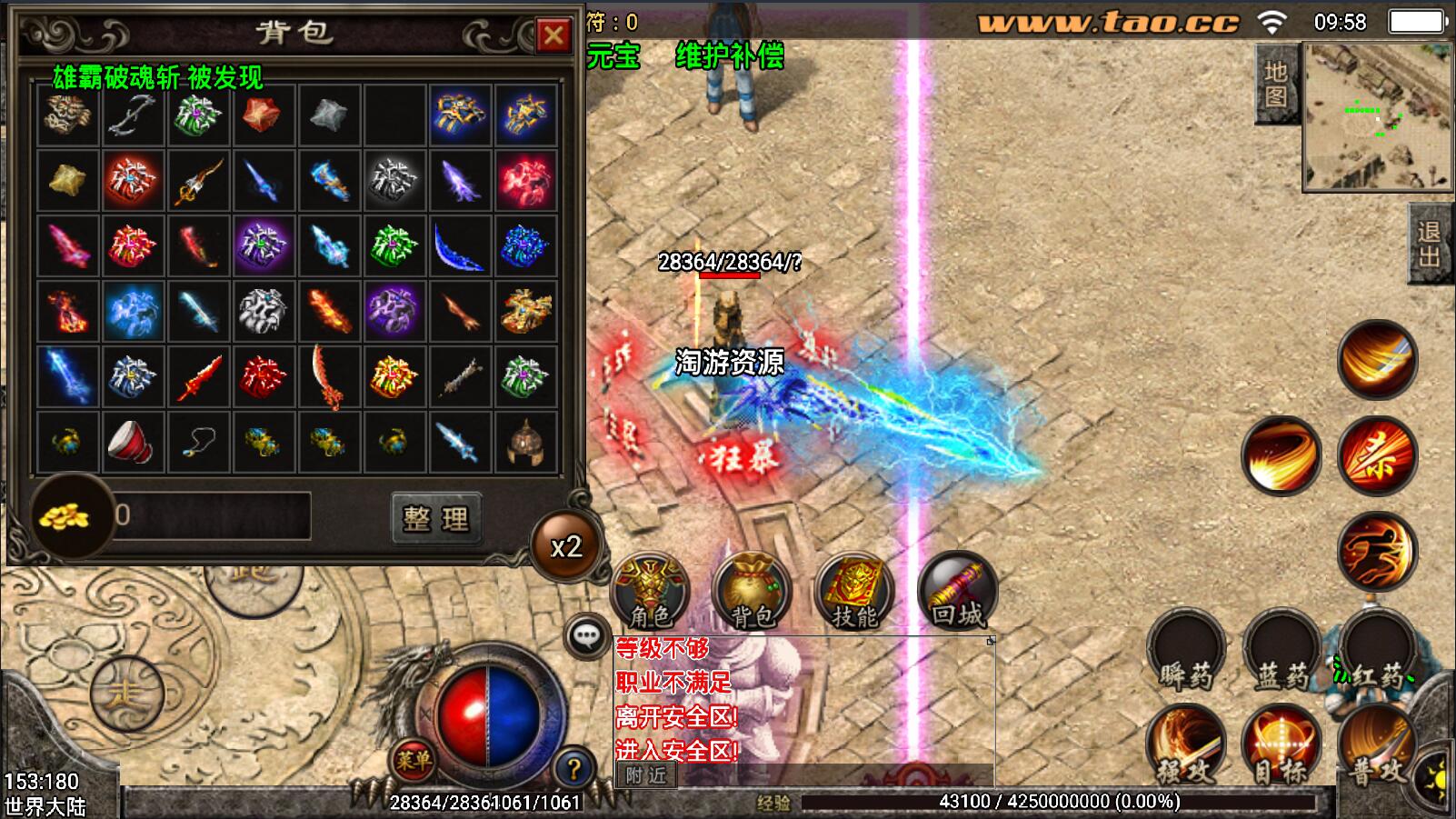Use the 红药 red potion slot
Image resolution: width=1456 pixels, height=819 pixels.
(1377, 651)
